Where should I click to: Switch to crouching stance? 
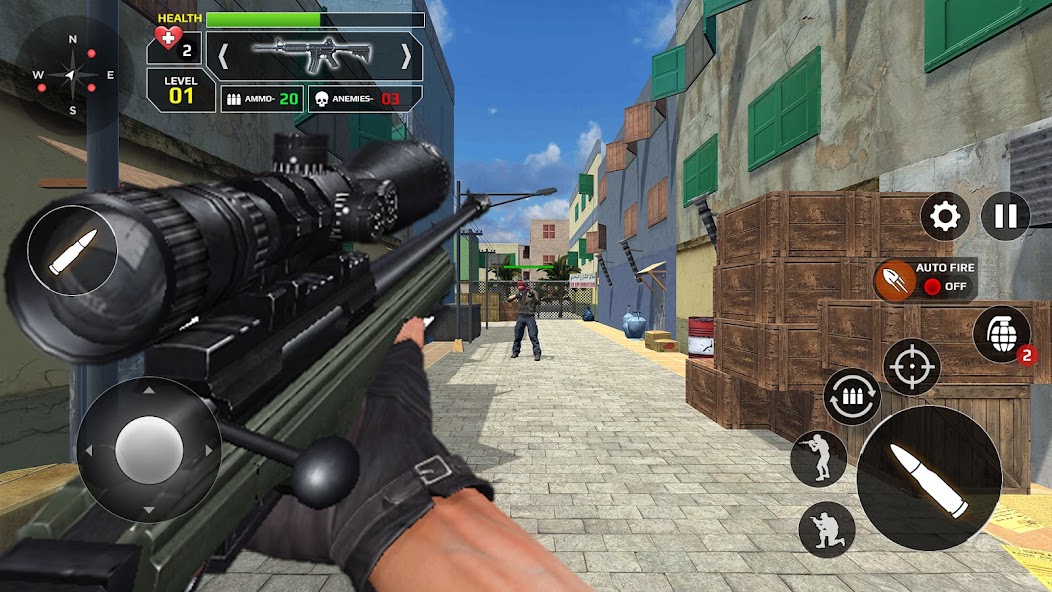click(x=827, y=529)
